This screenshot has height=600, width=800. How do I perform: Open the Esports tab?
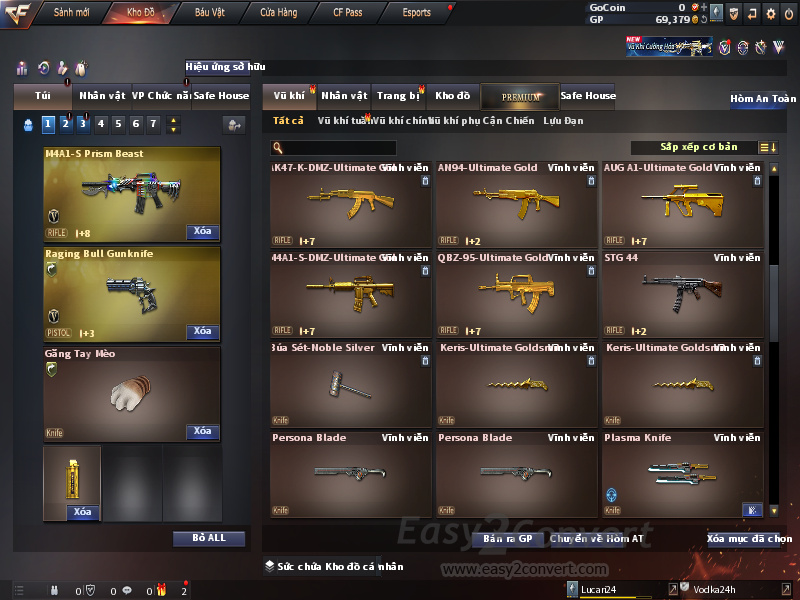pyautogui.click(x=416, y=13)
